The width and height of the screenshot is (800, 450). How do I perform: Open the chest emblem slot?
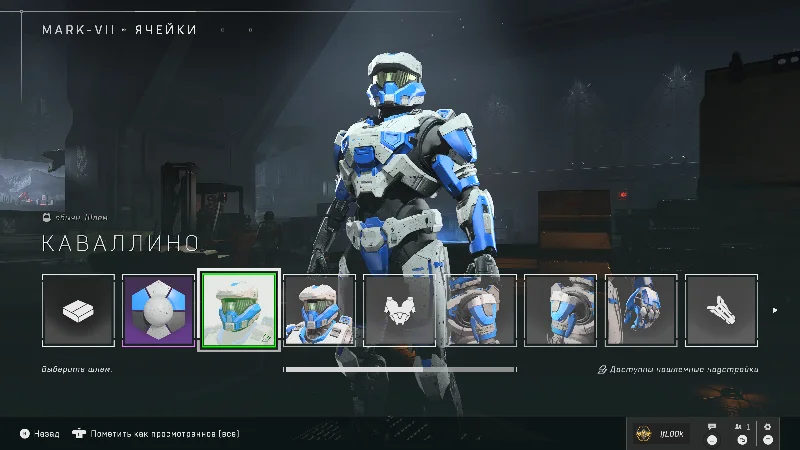pyautogui.click(x=400, y=310)
